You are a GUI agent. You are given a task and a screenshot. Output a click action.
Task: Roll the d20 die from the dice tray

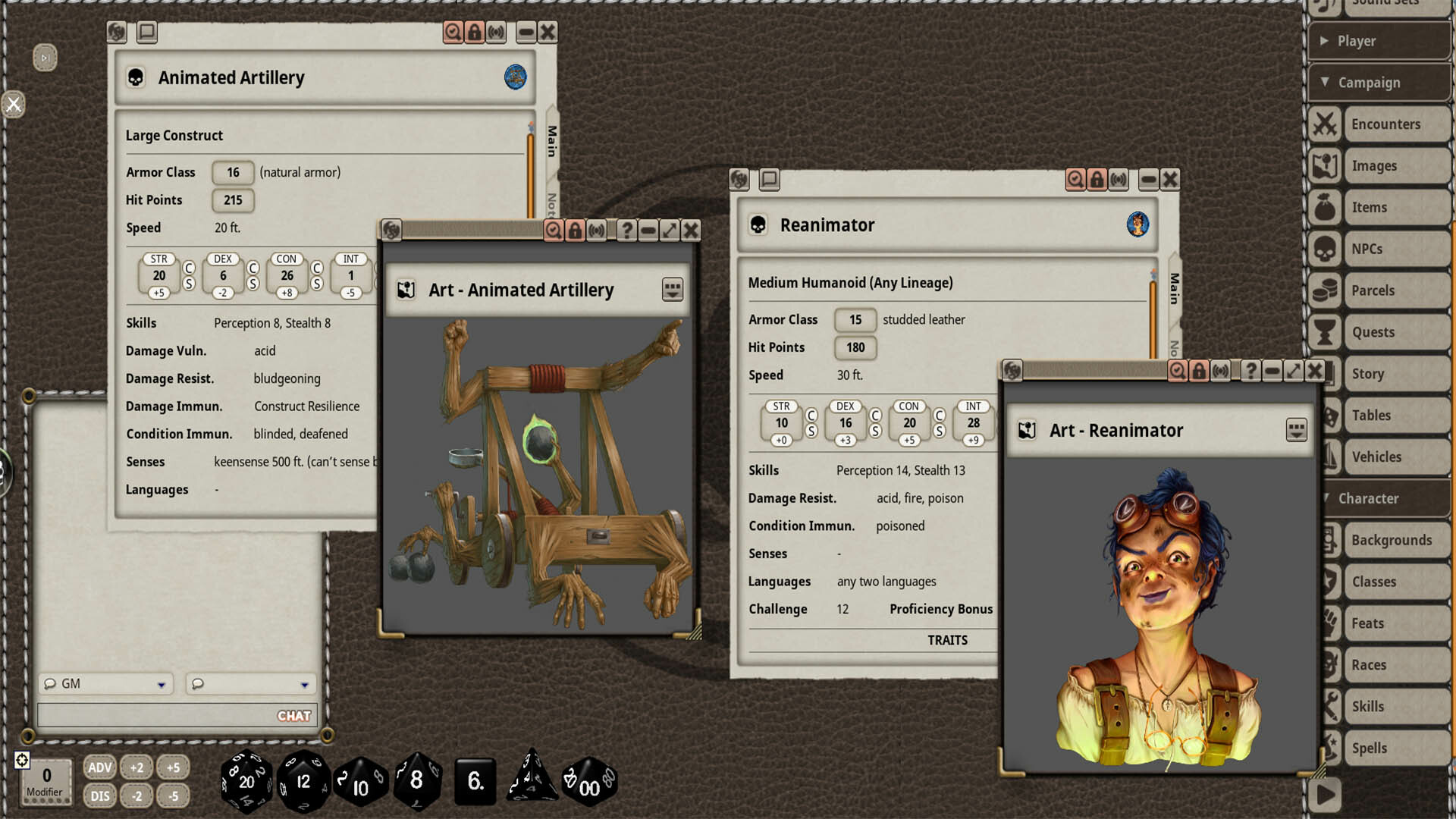coord(246,781)
